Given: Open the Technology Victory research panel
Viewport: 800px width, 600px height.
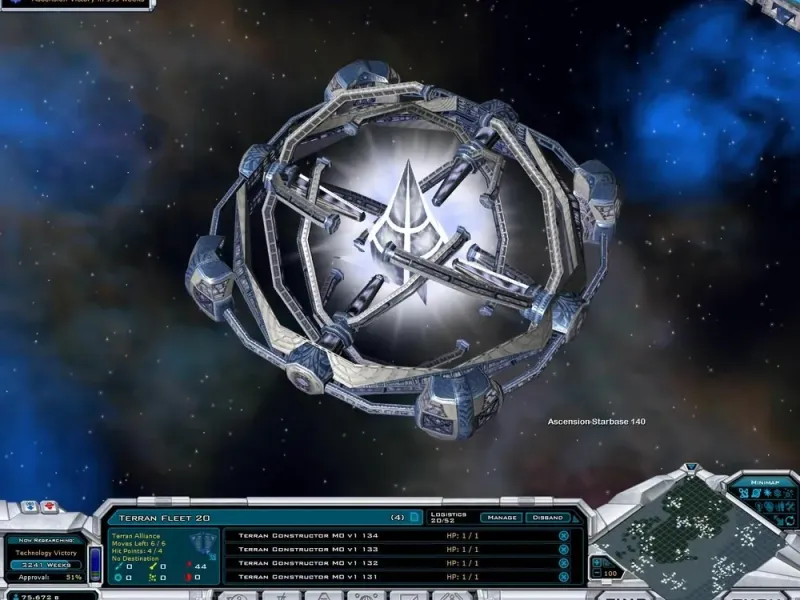Looking at the screenshot, I should point(47,551).
